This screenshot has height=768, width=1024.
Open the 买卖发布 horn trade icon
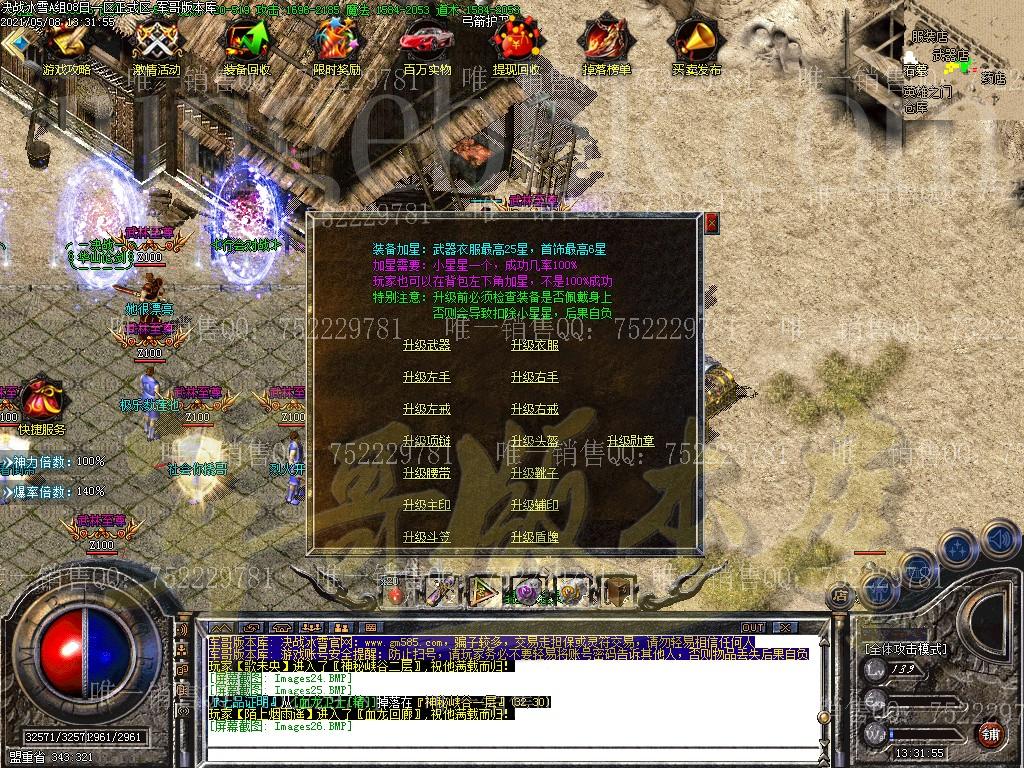pos(696,46)
